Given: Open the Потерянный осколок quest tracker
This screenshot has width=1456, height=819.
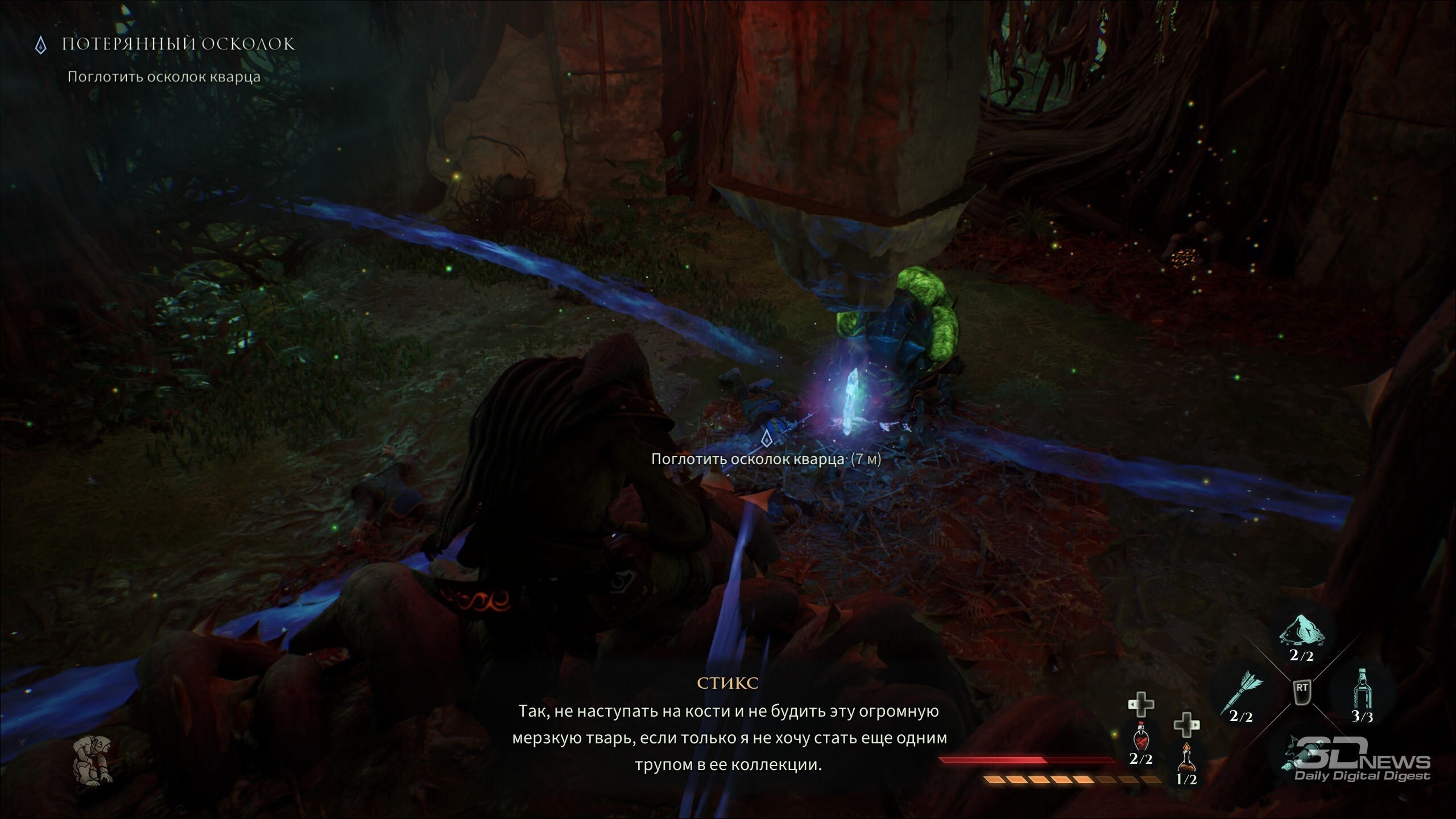Looking at the screenshot, I should (x=178, y=44).
